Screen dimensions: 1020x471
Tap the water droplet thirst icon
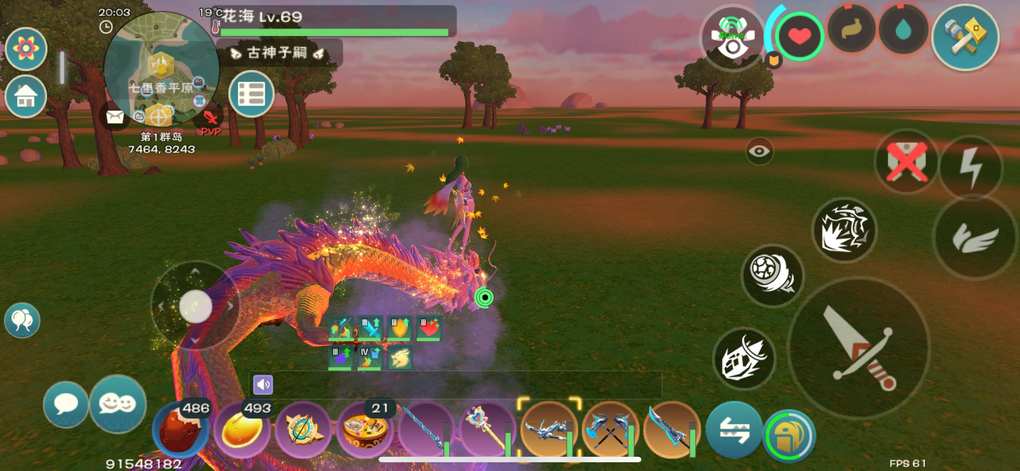click(903, 30)
